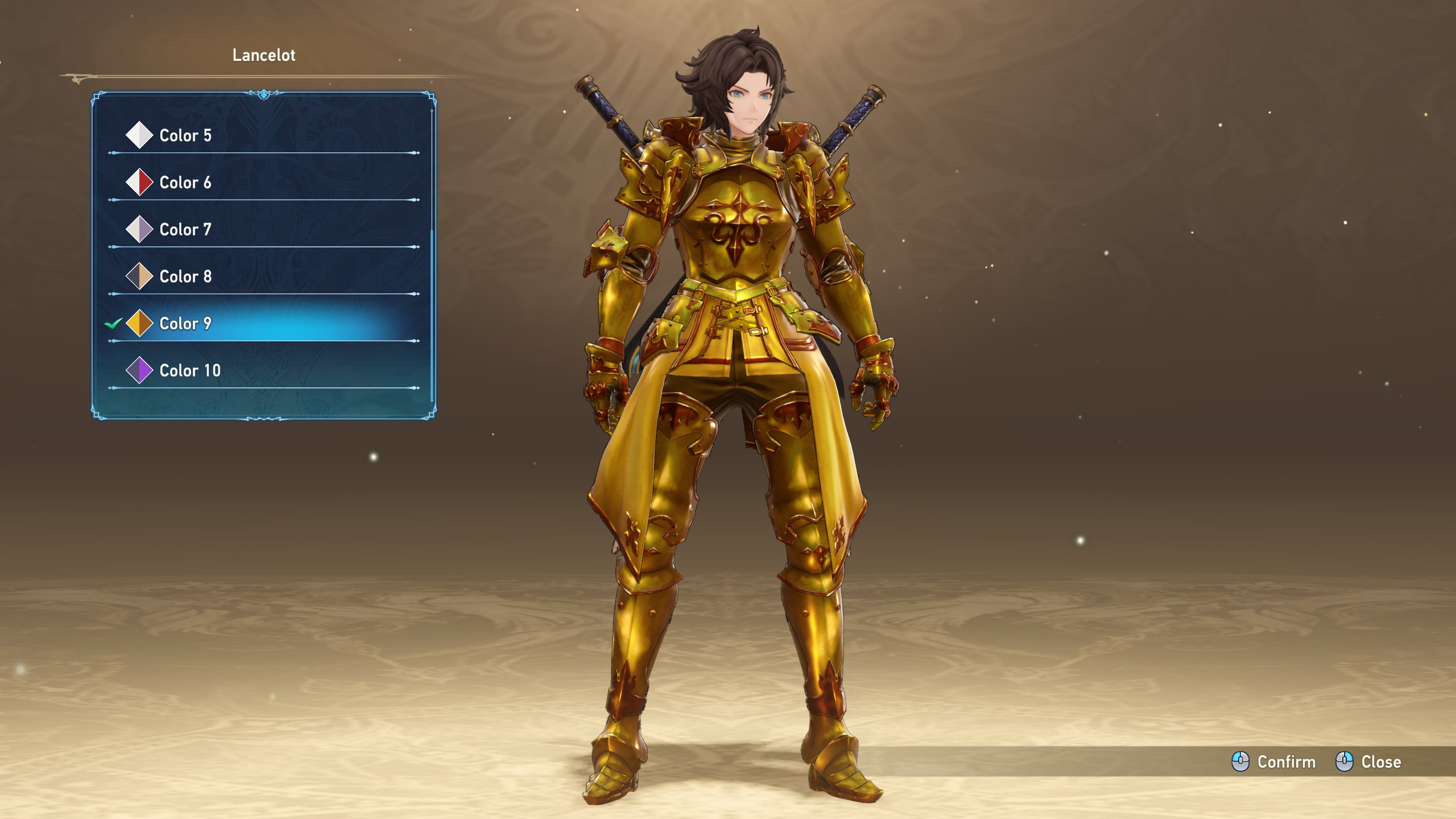Select the highlighted Color 9 gold entry

185,324
